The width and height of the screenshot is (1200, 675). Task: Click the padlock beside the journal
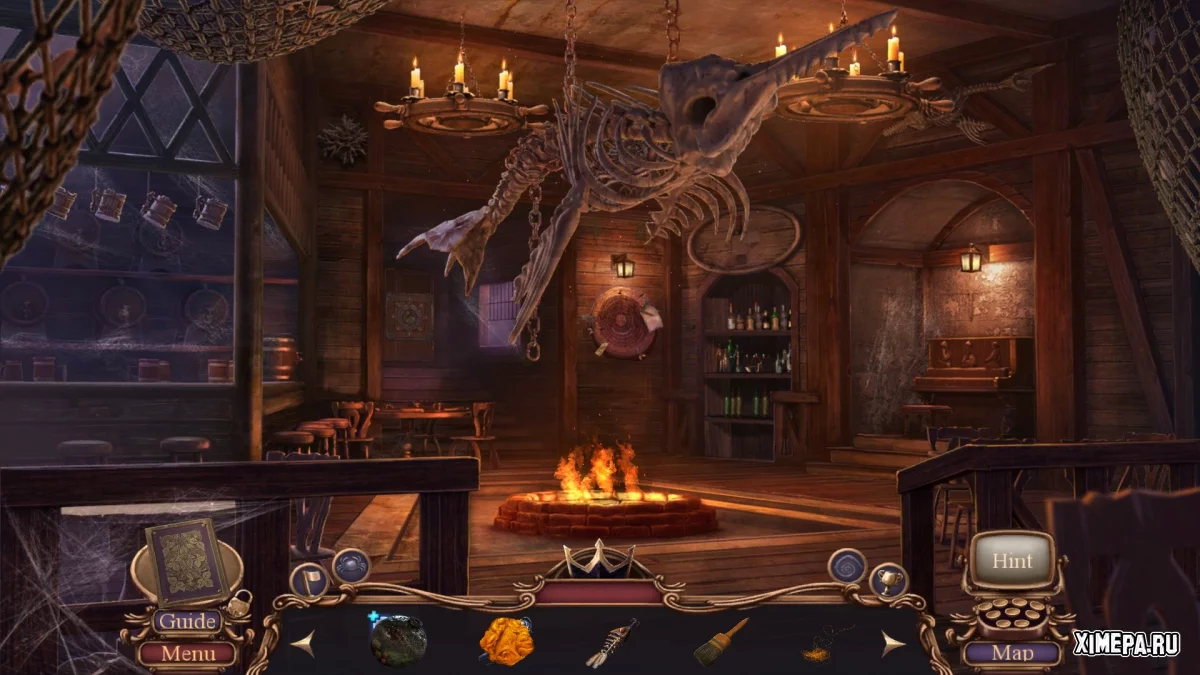coord(240,602)
